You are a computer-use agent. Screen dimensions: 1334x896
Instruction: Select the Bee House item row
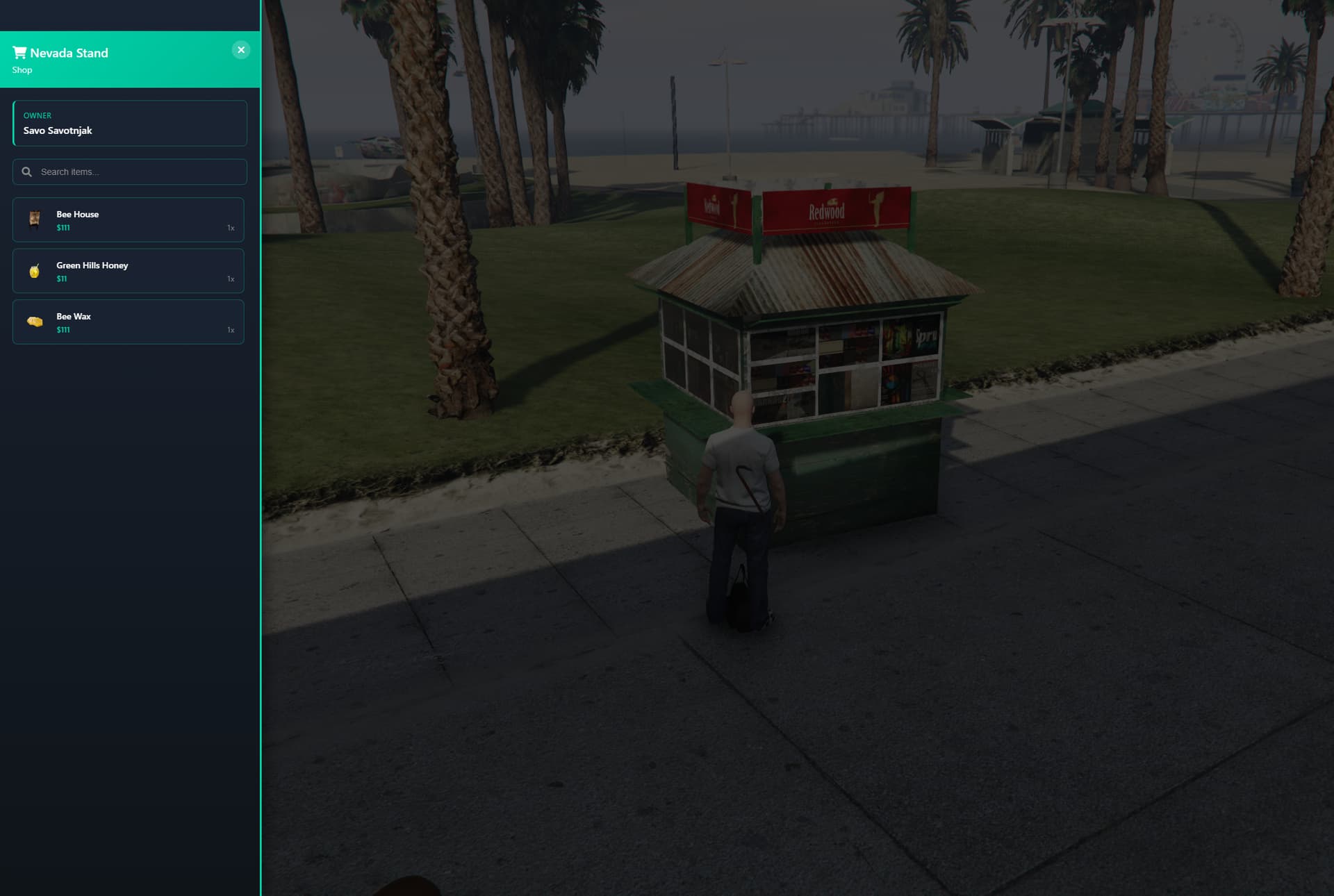point(129,219)
